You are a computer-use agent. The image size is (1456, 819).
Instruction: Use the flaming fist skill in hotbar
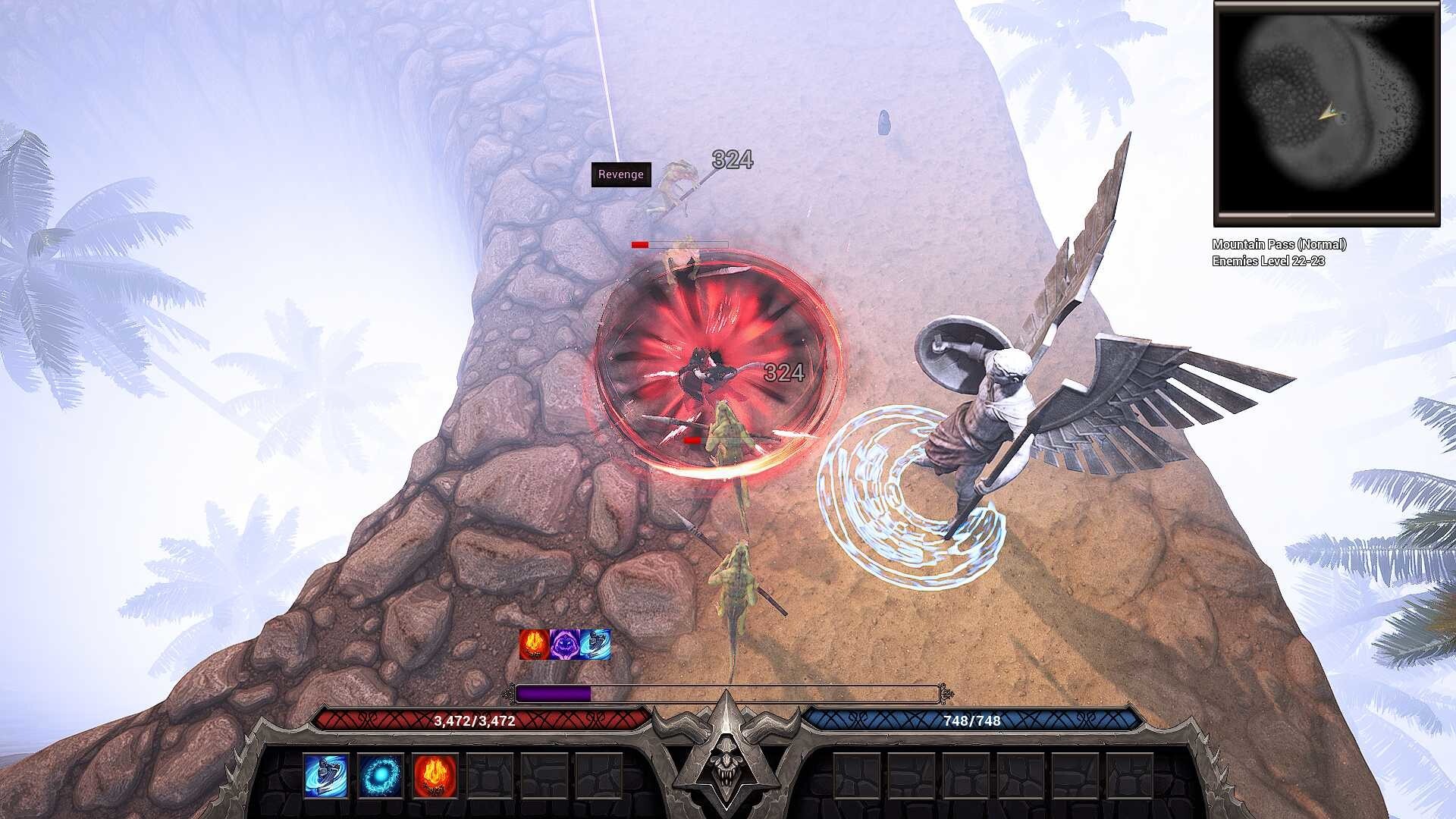435,776
